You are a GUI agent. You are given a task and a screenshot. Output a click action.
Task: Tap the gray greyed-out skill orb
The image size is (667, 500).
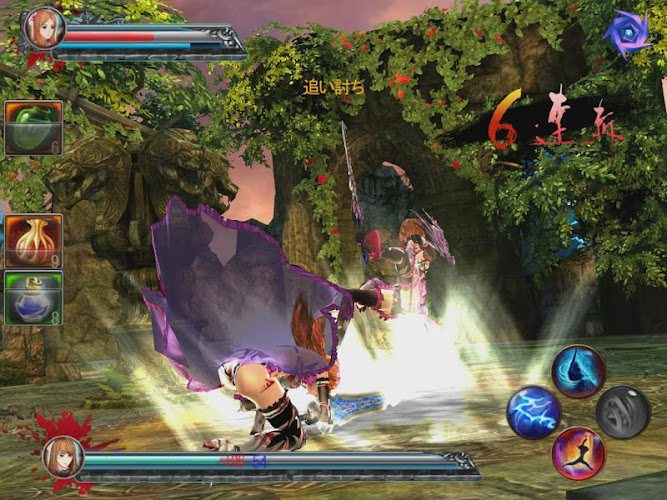[x=623, y=411]
